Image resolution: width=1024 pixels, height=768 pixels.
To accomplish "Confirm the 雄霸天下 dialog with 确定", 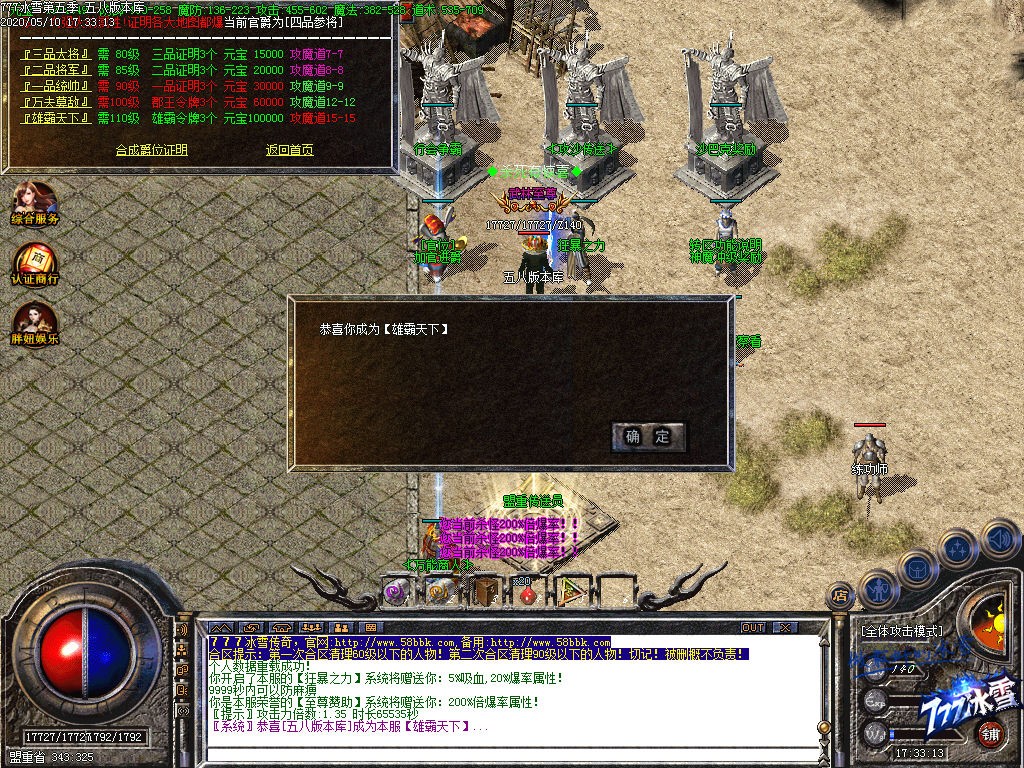I will click(x=648, y=437).
